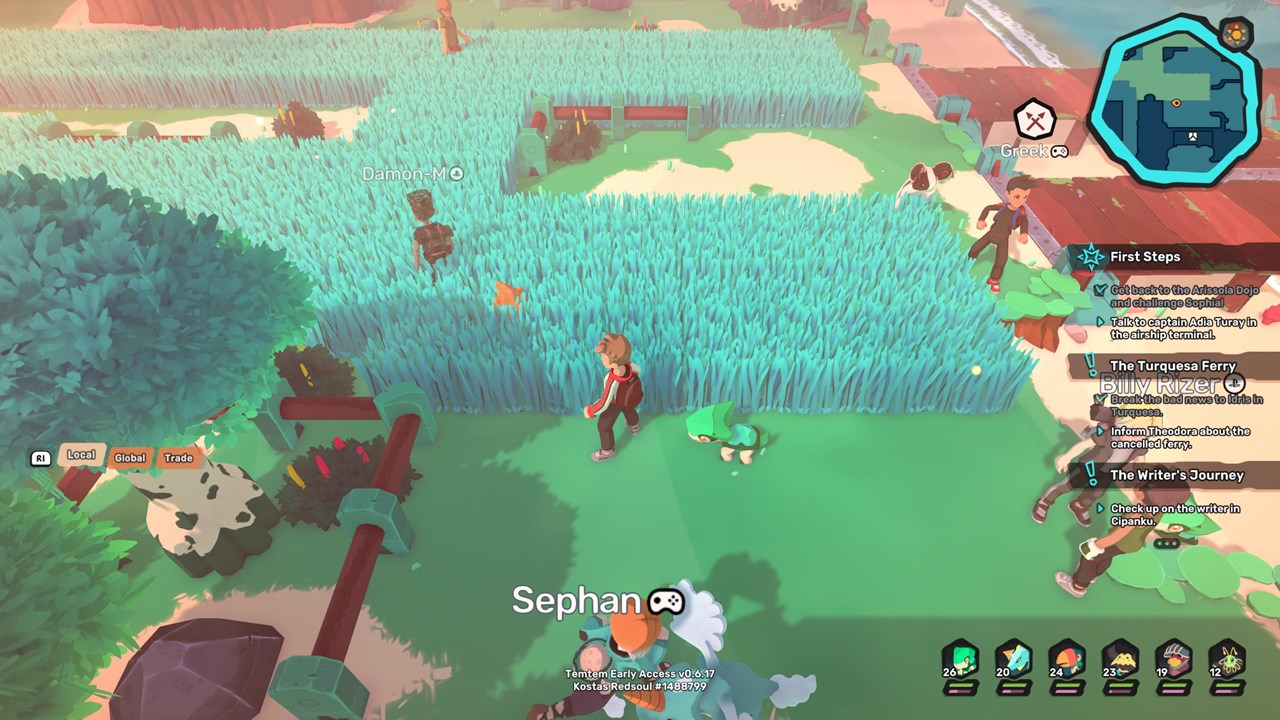This screenshot has height=720, width=1280.
Task: Select the level 20 blue Temtem
Action: [1013, 661]
